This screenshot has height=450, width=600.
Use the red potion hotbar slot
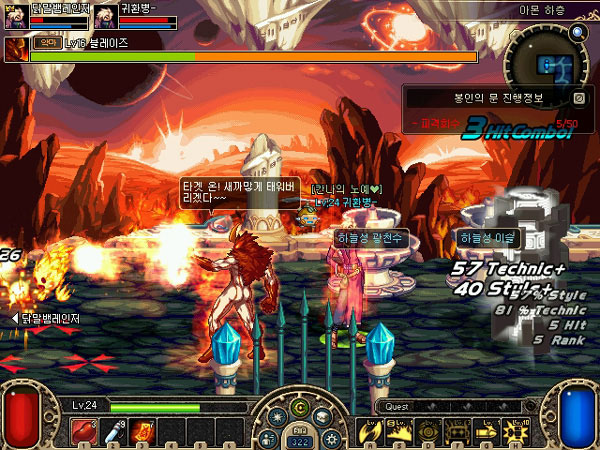coord(82,431)
